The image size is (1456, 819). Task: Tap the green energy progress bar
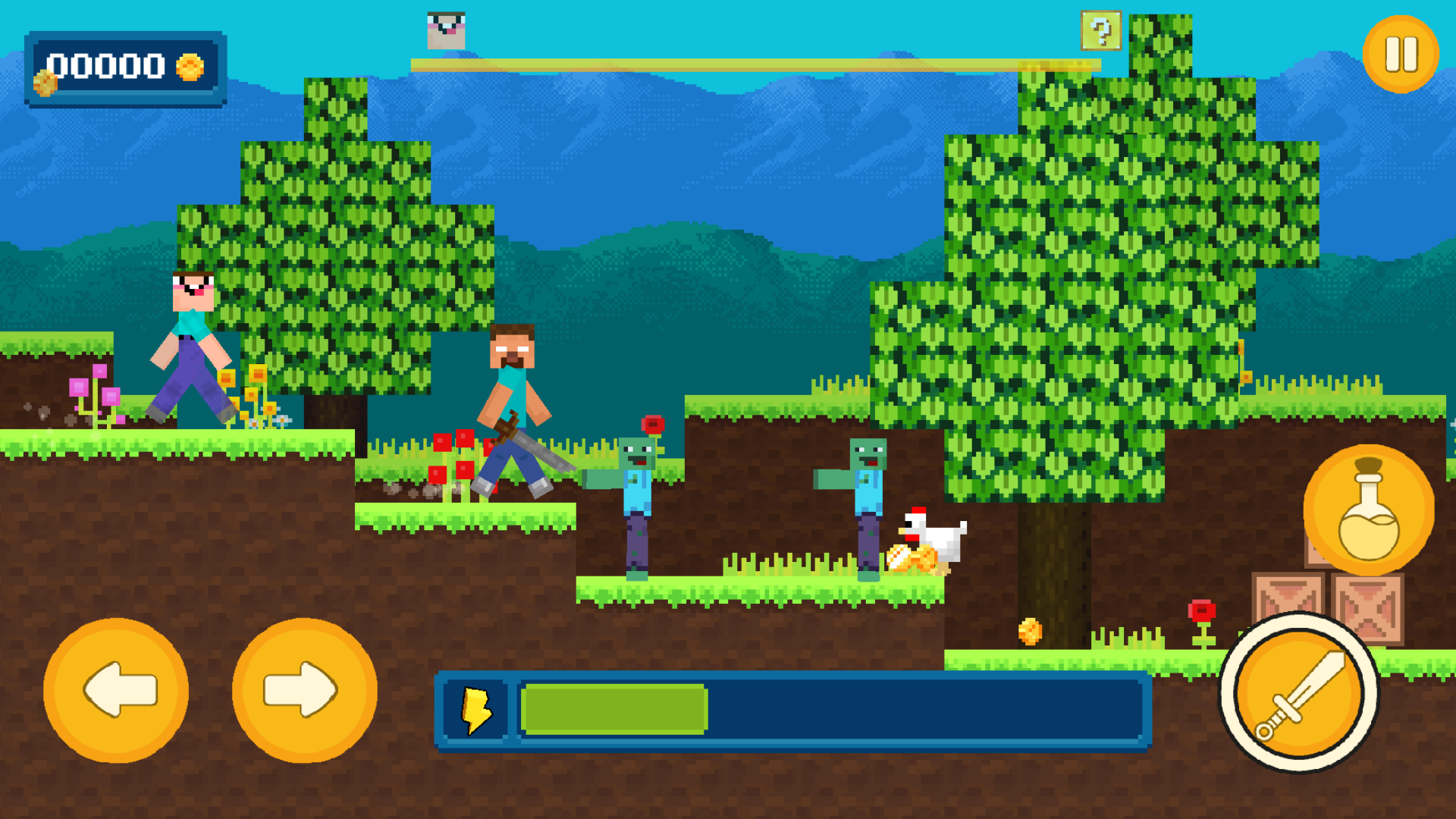(x=614, y=709)
